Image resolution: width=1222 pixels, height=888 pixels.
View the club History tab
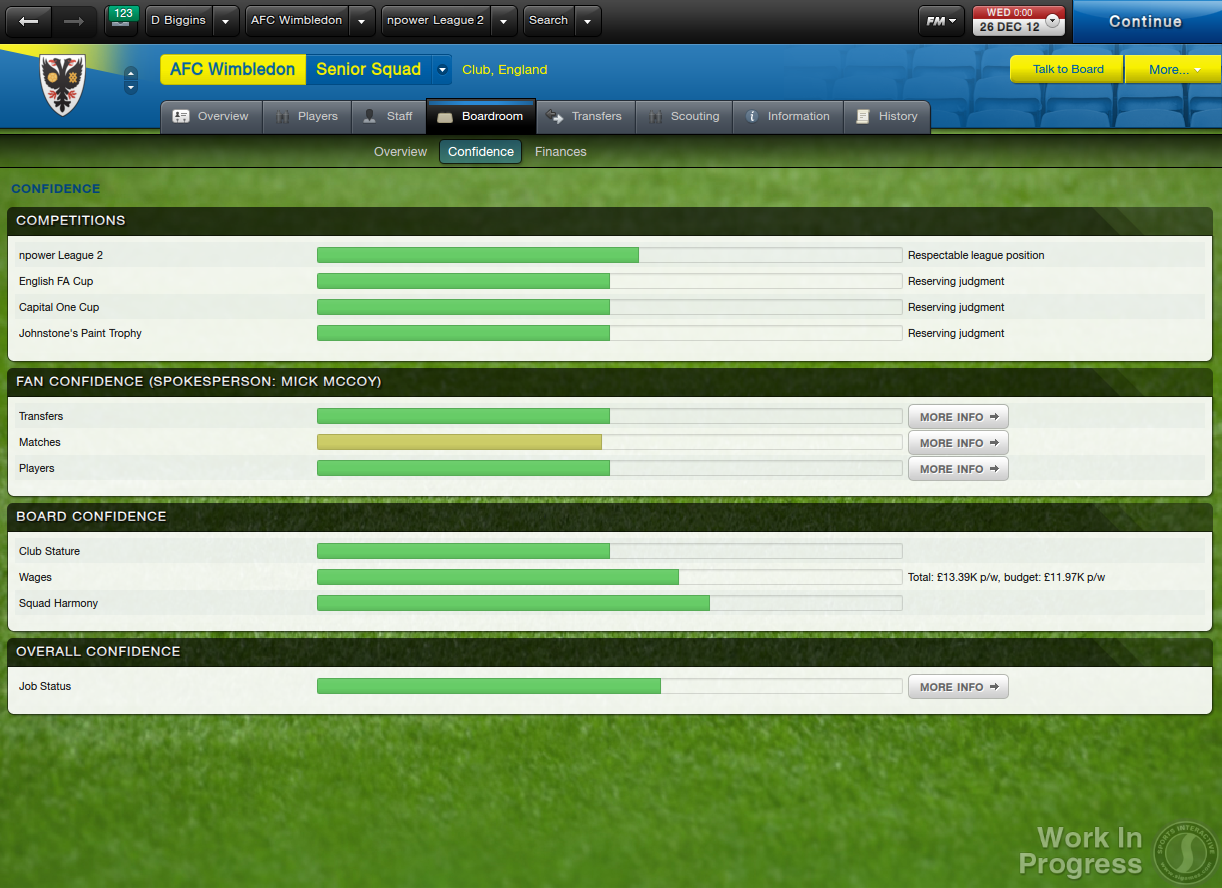[x=887, y=116]
